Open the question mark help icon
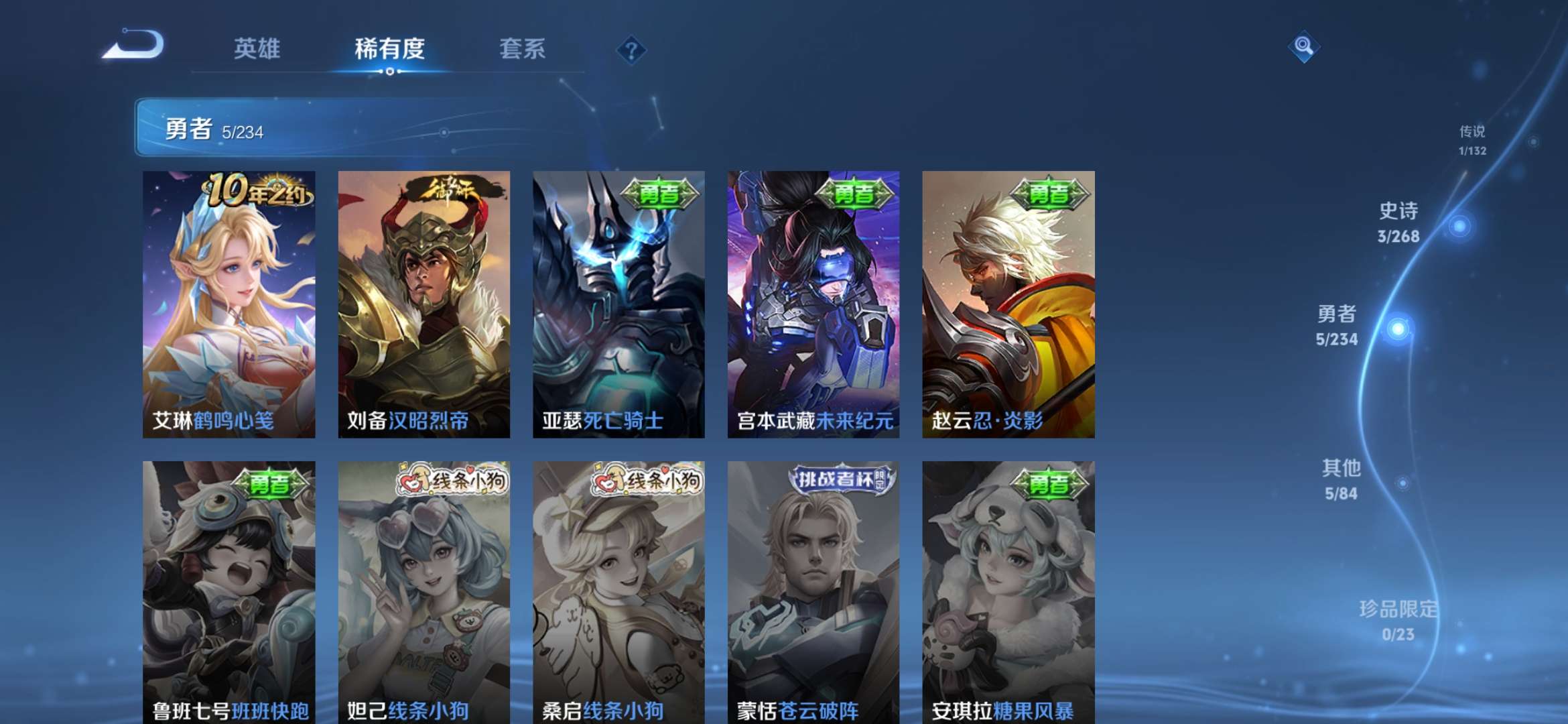The height and width of the screenshot is (724, 1568). pyautogui.click(x=631, y=50)
